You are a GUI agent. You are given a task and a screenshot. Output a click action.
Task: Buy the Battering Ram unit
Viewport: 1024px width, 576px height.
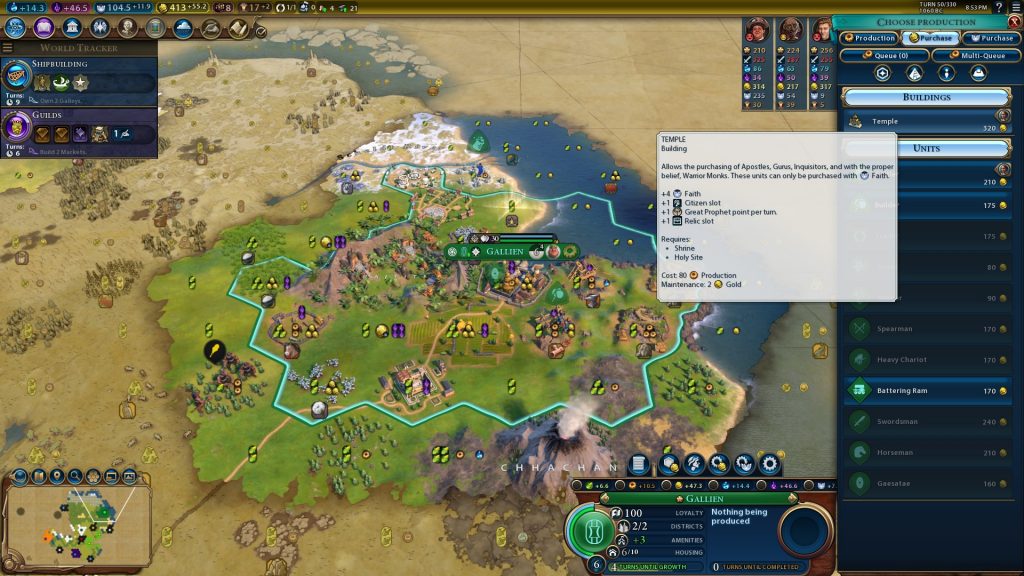point(926,391)
